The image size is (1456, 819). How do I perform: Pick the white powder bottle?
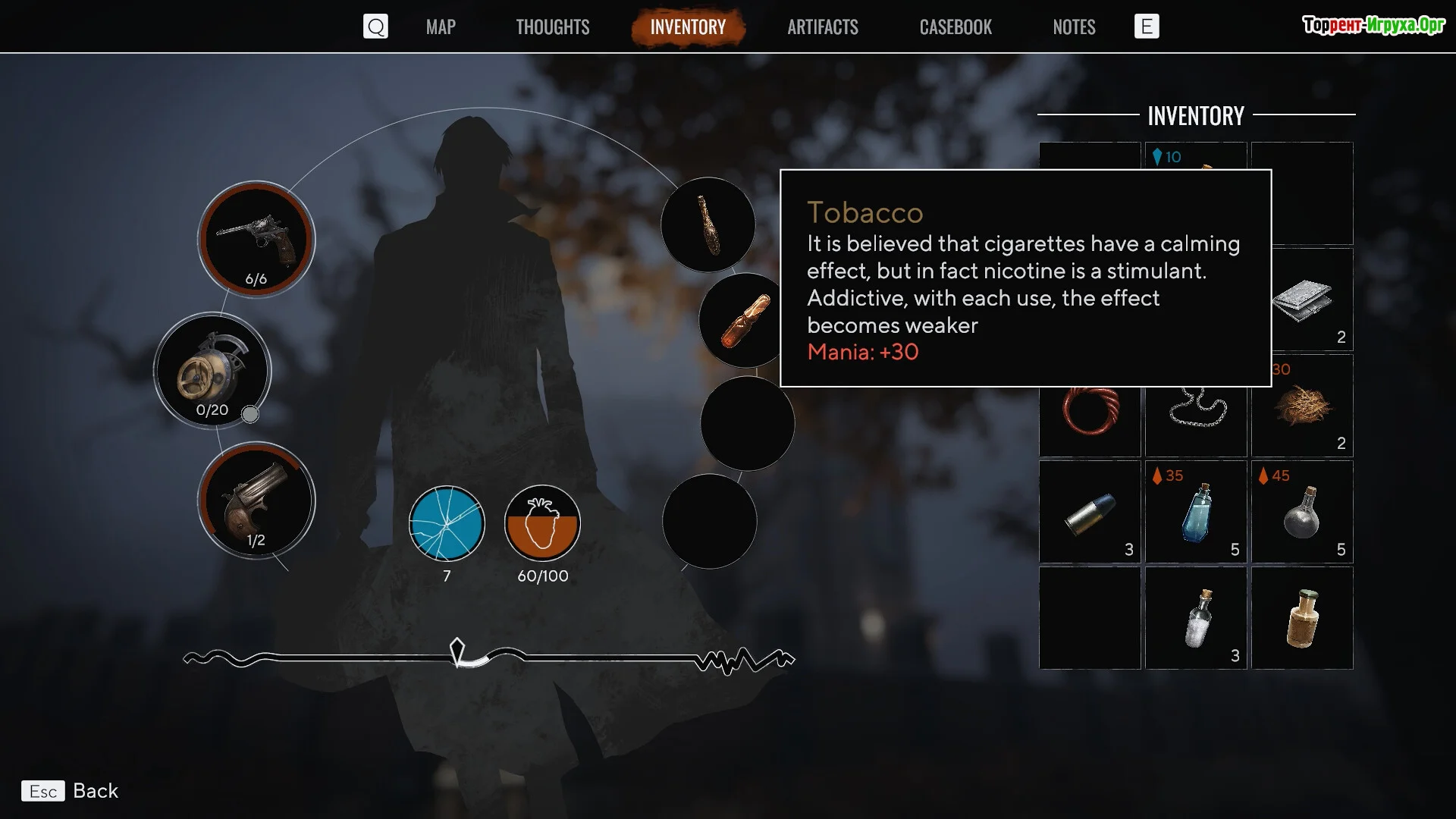1196,618
